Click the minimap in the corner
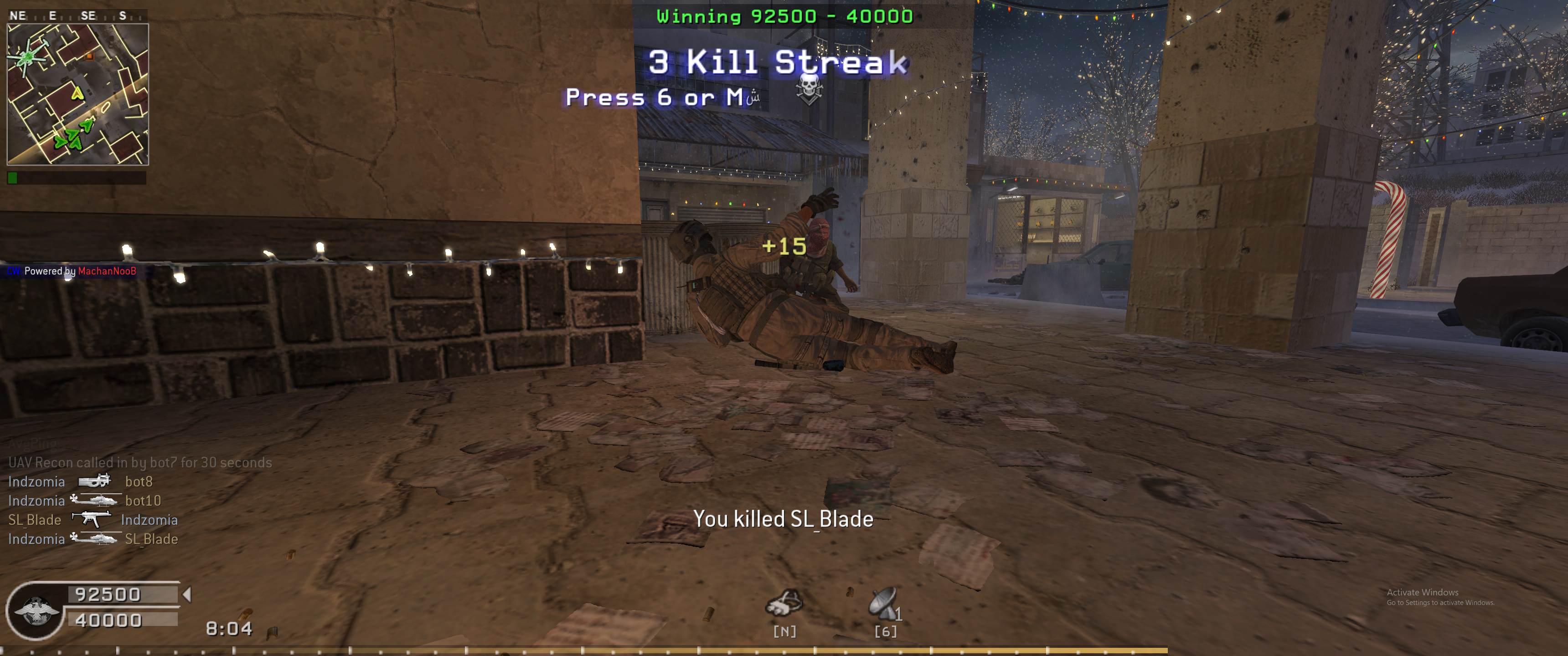This screenshot has height=656, width=1568. (x=78, y=94)
